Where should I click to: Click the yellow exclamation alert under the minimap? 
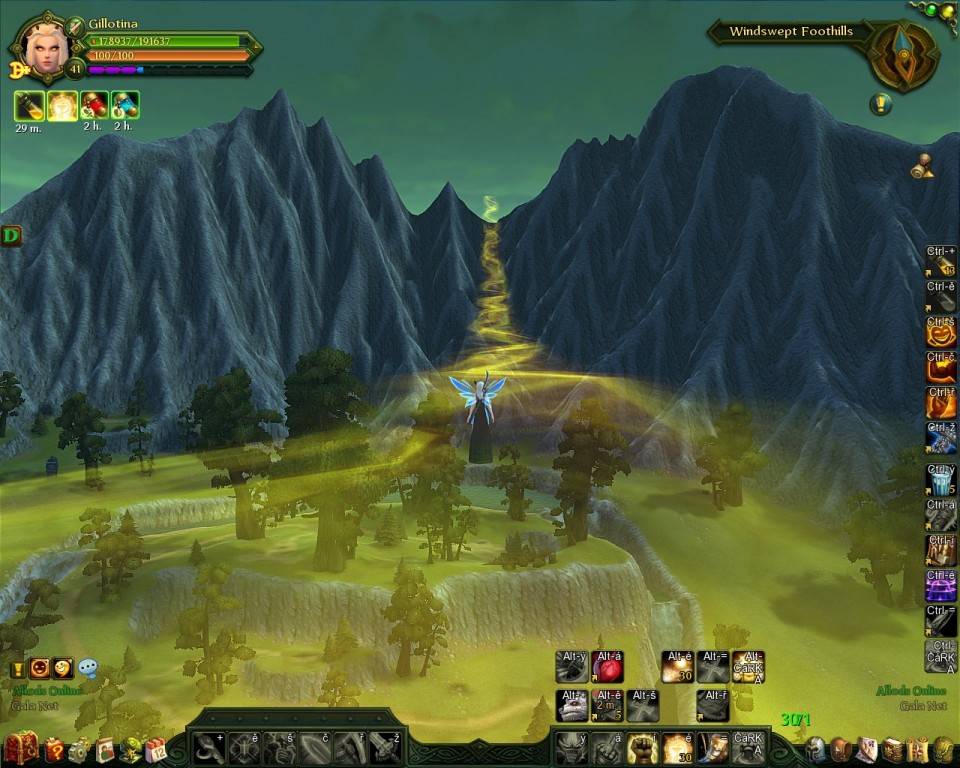pyautogui.click(x=880, y=103)
